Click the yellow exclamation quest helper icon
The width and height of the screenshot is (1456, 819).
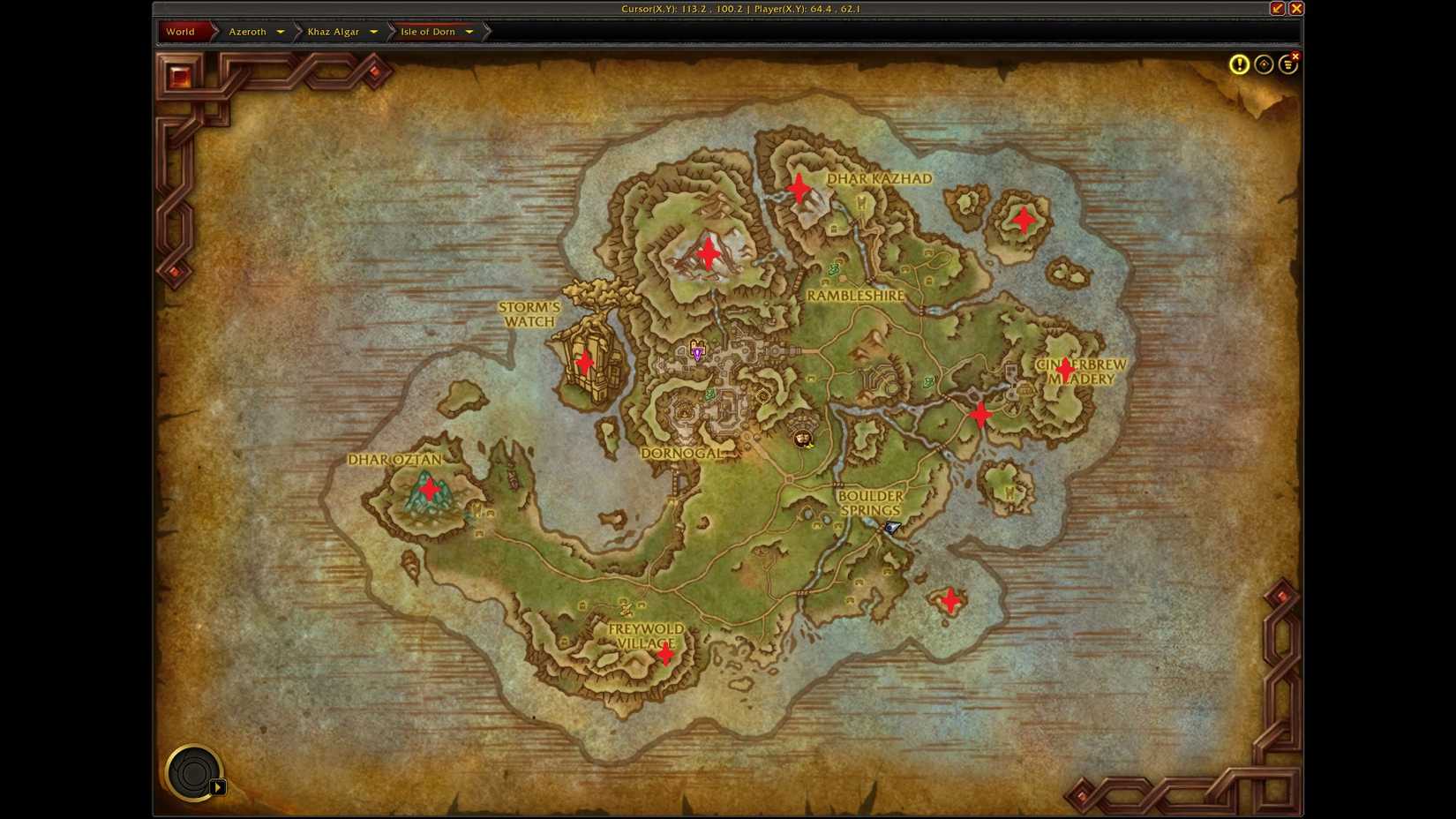tap(1239, 64)
